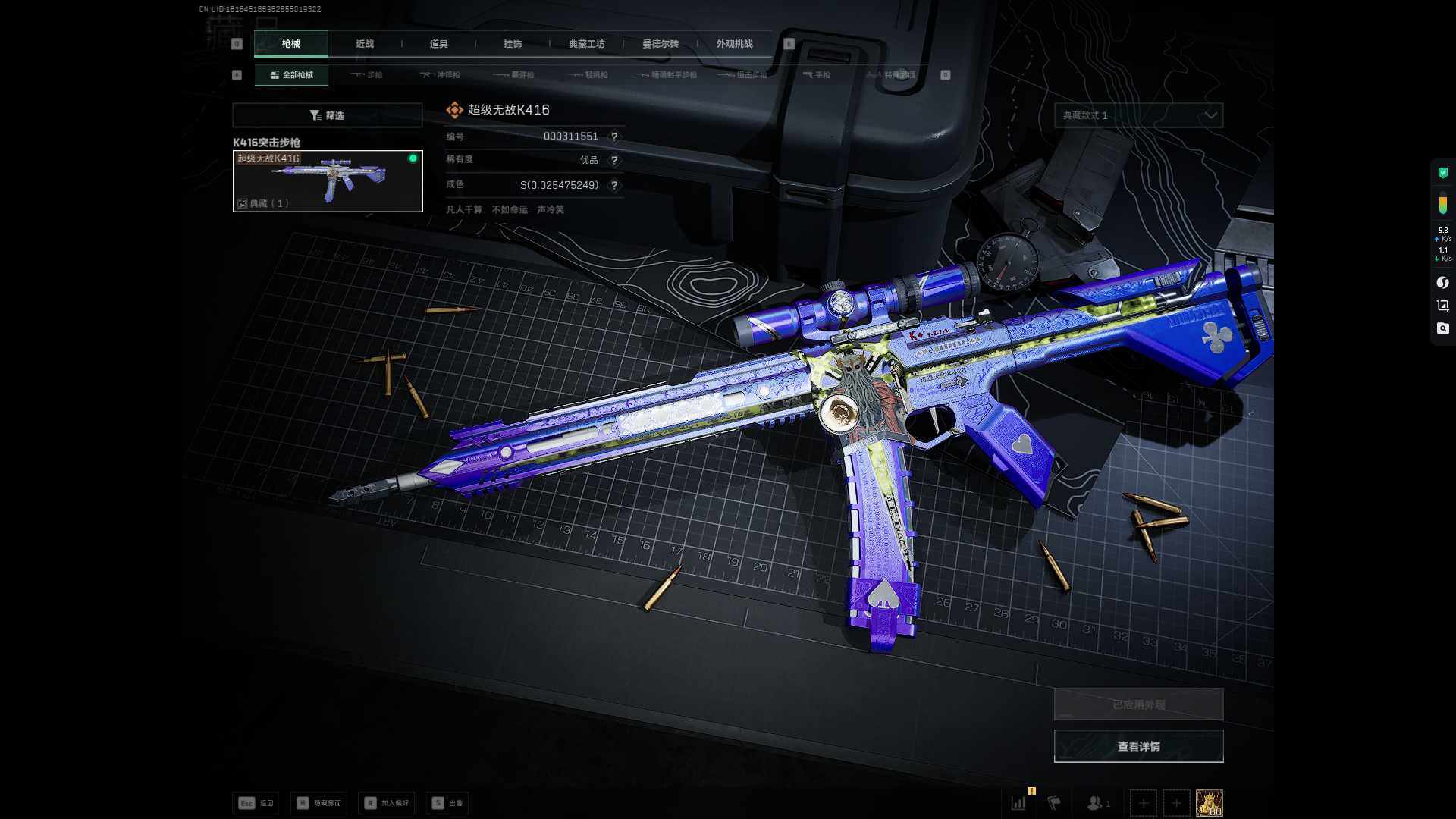This screenshot has height=819, width=1456.
Task: Click the 查看详情 (view details) button
Action: click(x=1138, y=746)
